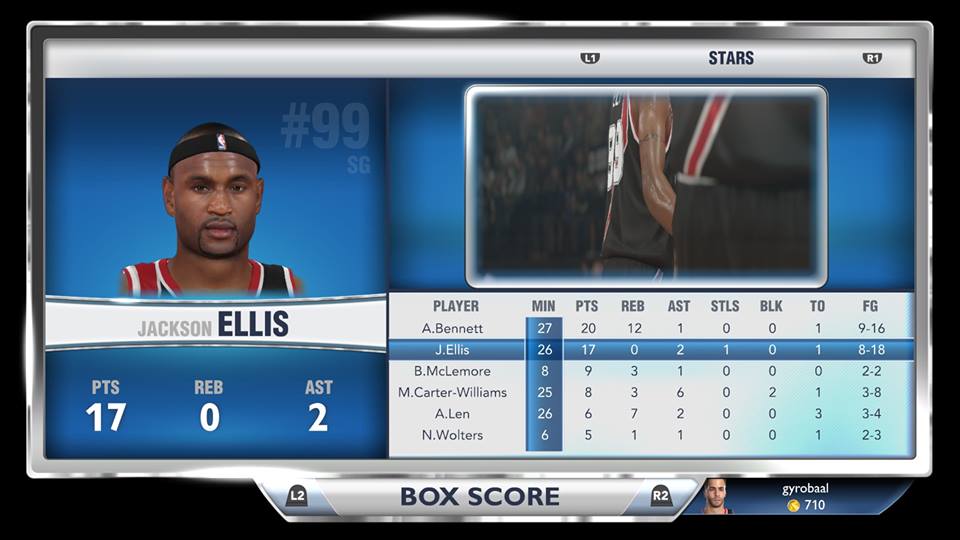Click the BOX SCORE page title bar
This screenshot has height=540, width=960.
479,496
